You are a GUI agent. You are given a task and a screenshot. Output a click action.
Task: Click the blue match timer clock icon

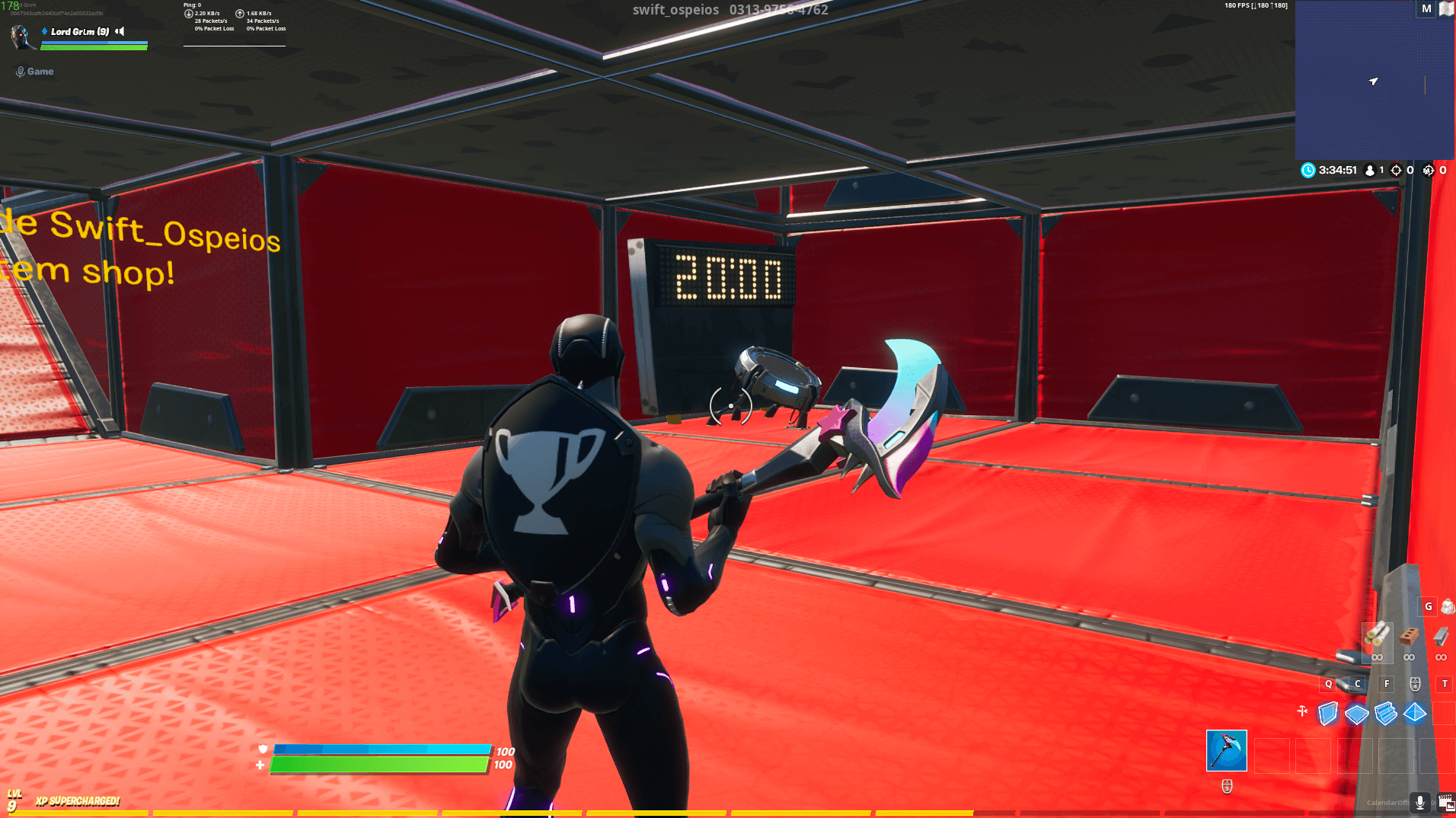click(x=1308, y=170)
